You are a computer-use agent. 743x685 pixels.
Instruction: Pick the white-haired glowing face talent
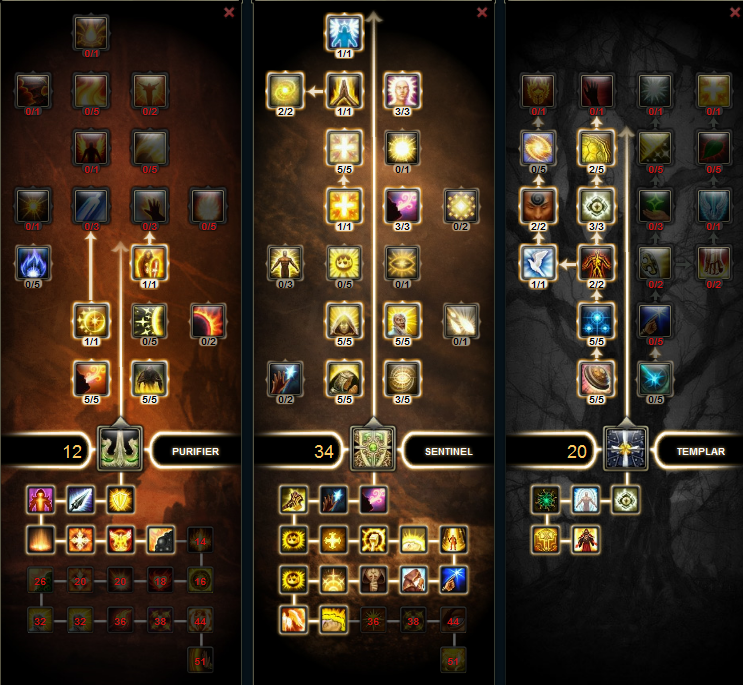(x=401, y=91)
